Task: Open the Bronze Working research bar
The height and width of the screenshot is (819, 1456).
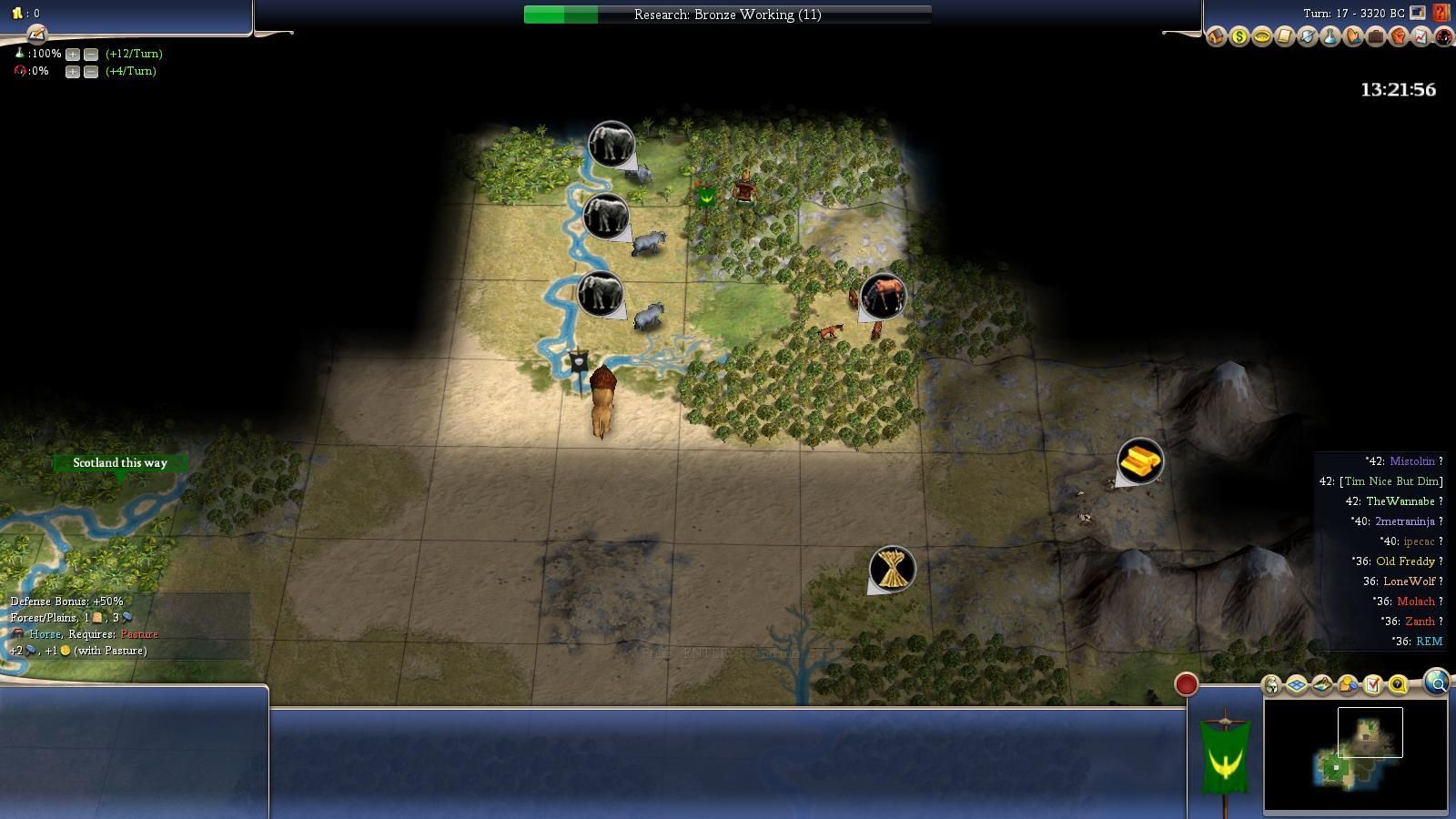Action: coord(727,15)
